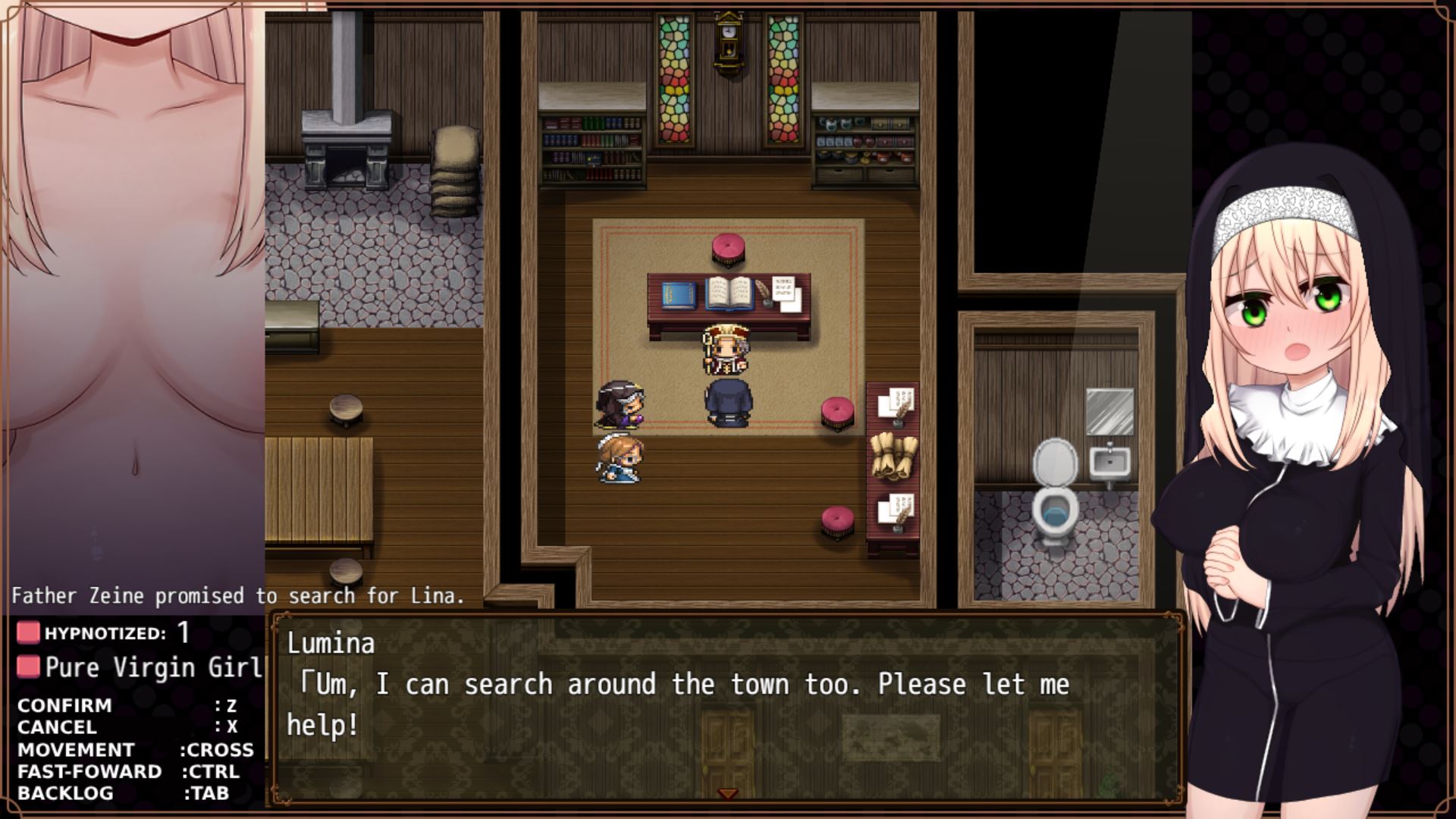The width and height of the screenshot is (1456, 819).
Task: Click Lumina's dialogue message box
Action: [x=726, y=705]
